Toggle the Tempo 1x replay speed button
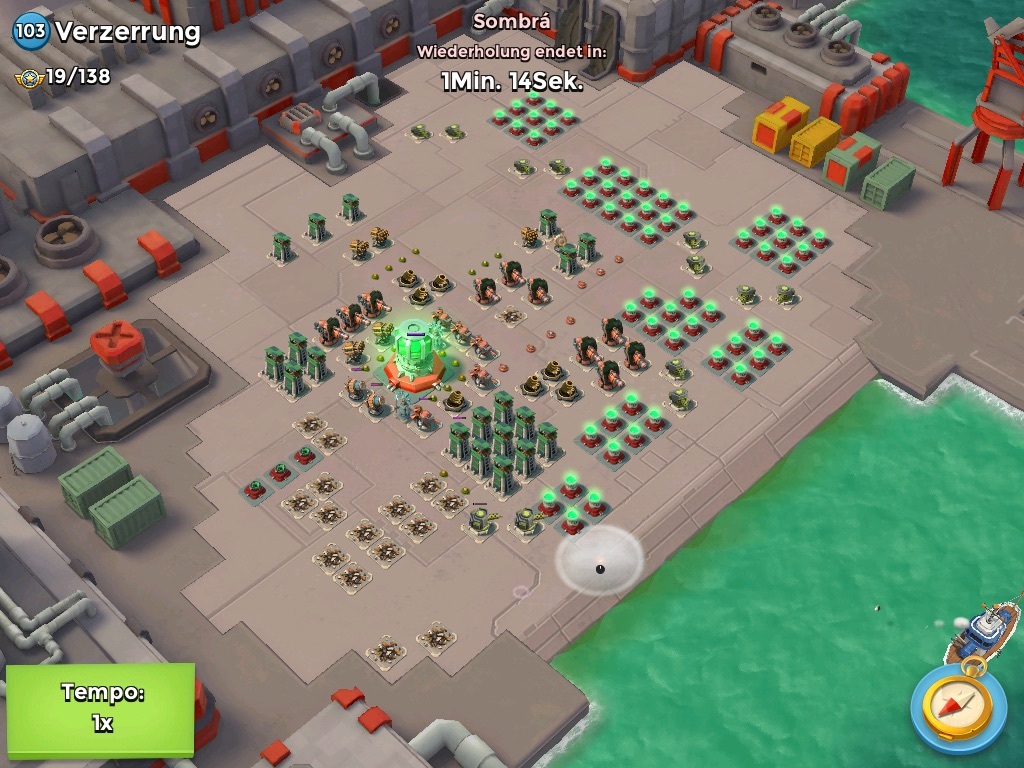This screenshot has width=1024, height=768. (x=100, y=708)
